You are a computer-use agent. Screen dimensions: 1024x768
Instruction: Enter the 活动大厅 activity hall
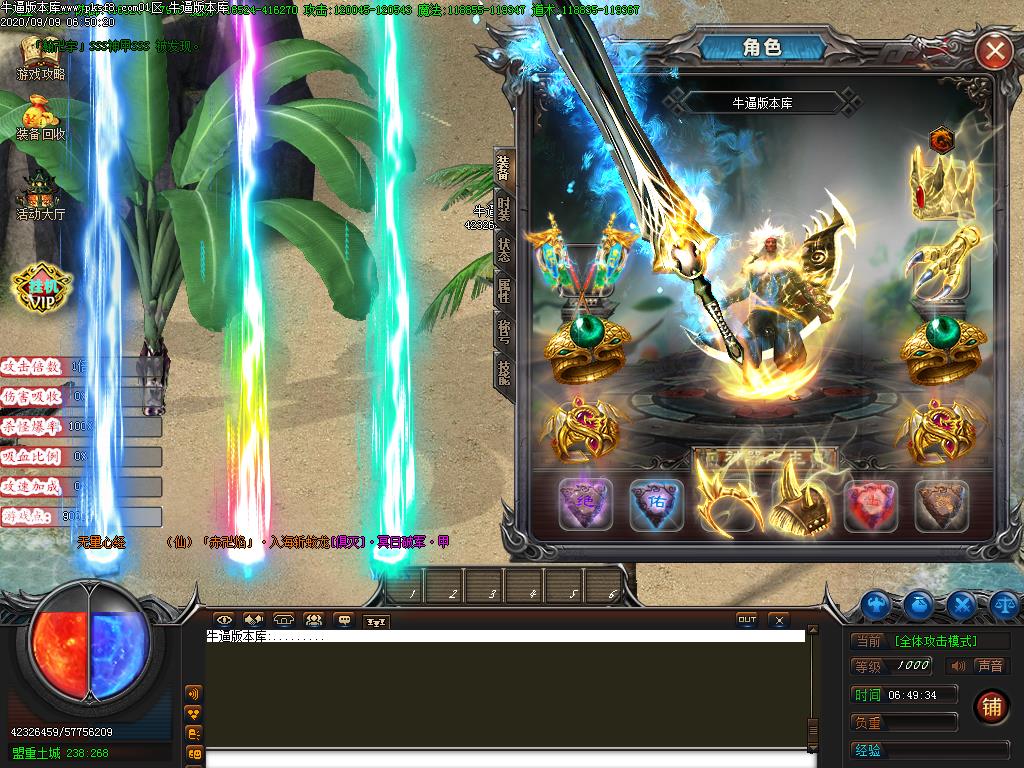click(41, 197)
